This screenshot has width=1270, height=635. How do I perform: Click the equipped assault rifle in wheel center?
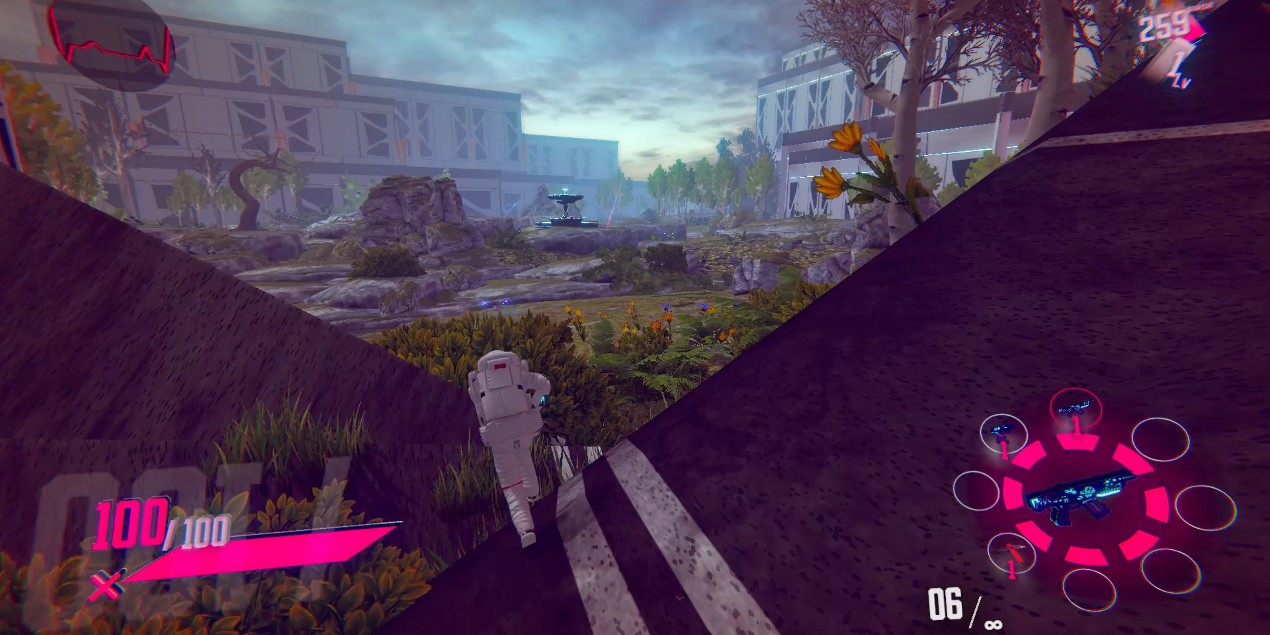(x=1084, y=494)
